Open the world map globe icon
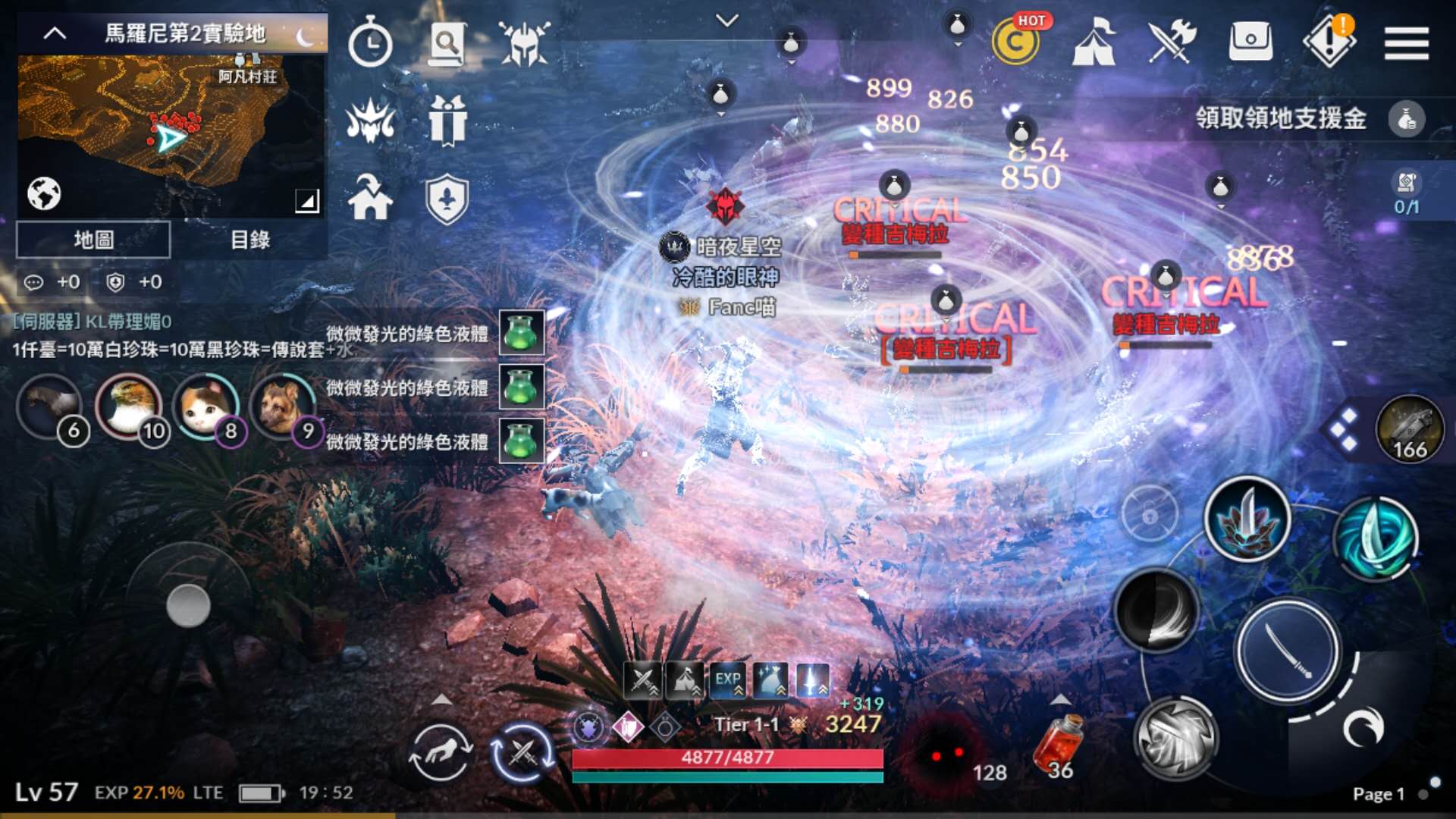The image size is (1456, 819). (x=45, y=192)
